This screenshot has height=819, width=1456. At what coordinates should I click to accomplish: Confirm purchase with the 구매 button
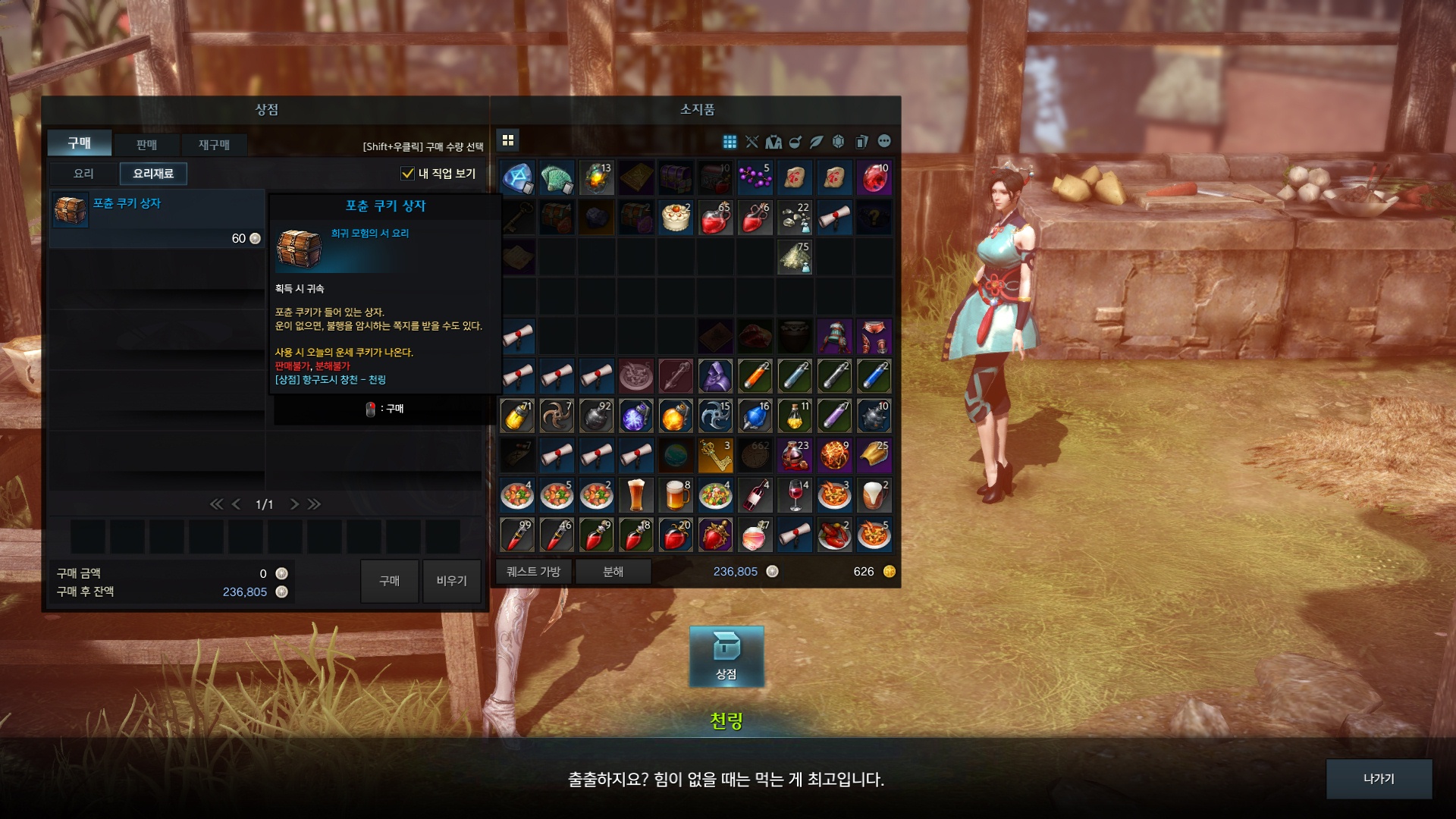point(389,581)
